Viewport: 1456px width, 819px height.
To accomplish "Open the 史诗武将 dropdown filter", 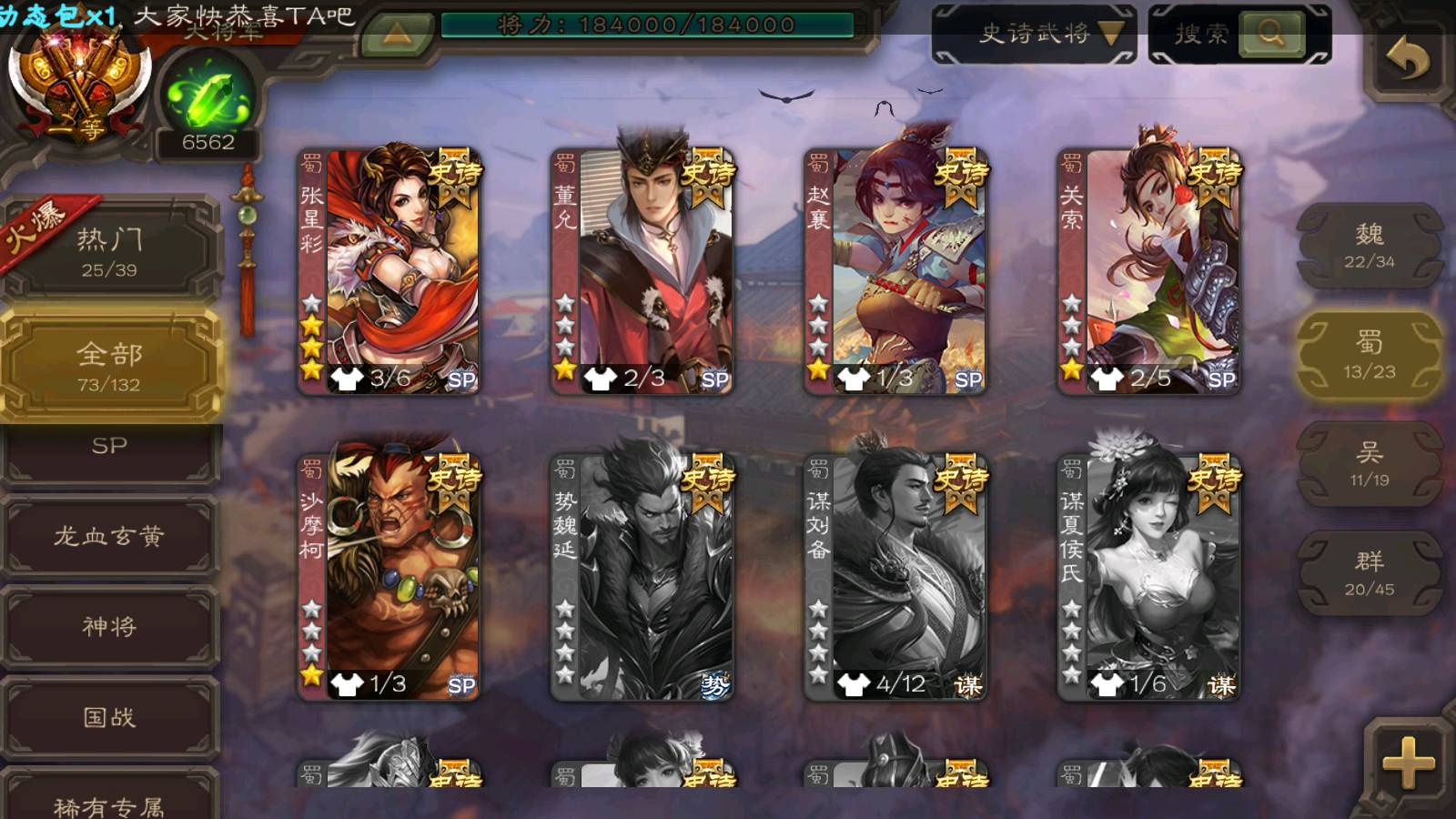I will coord(1035,35).
